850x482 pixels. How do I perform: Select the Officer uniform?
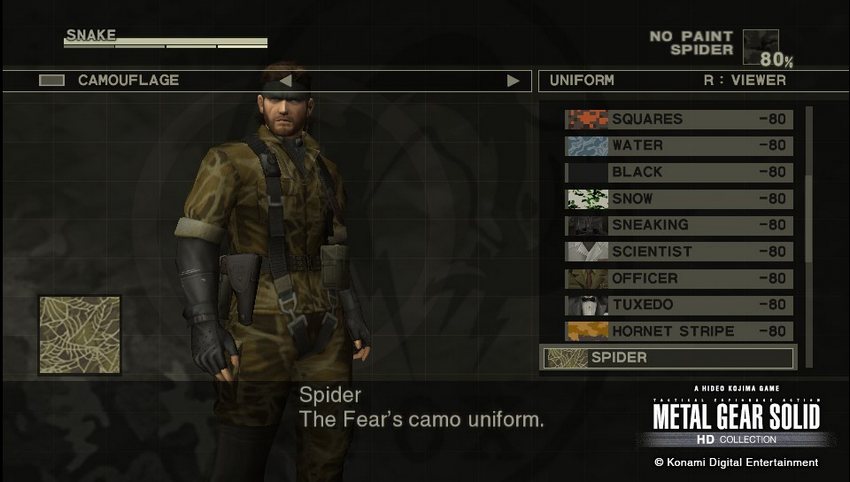pos(679,278)
